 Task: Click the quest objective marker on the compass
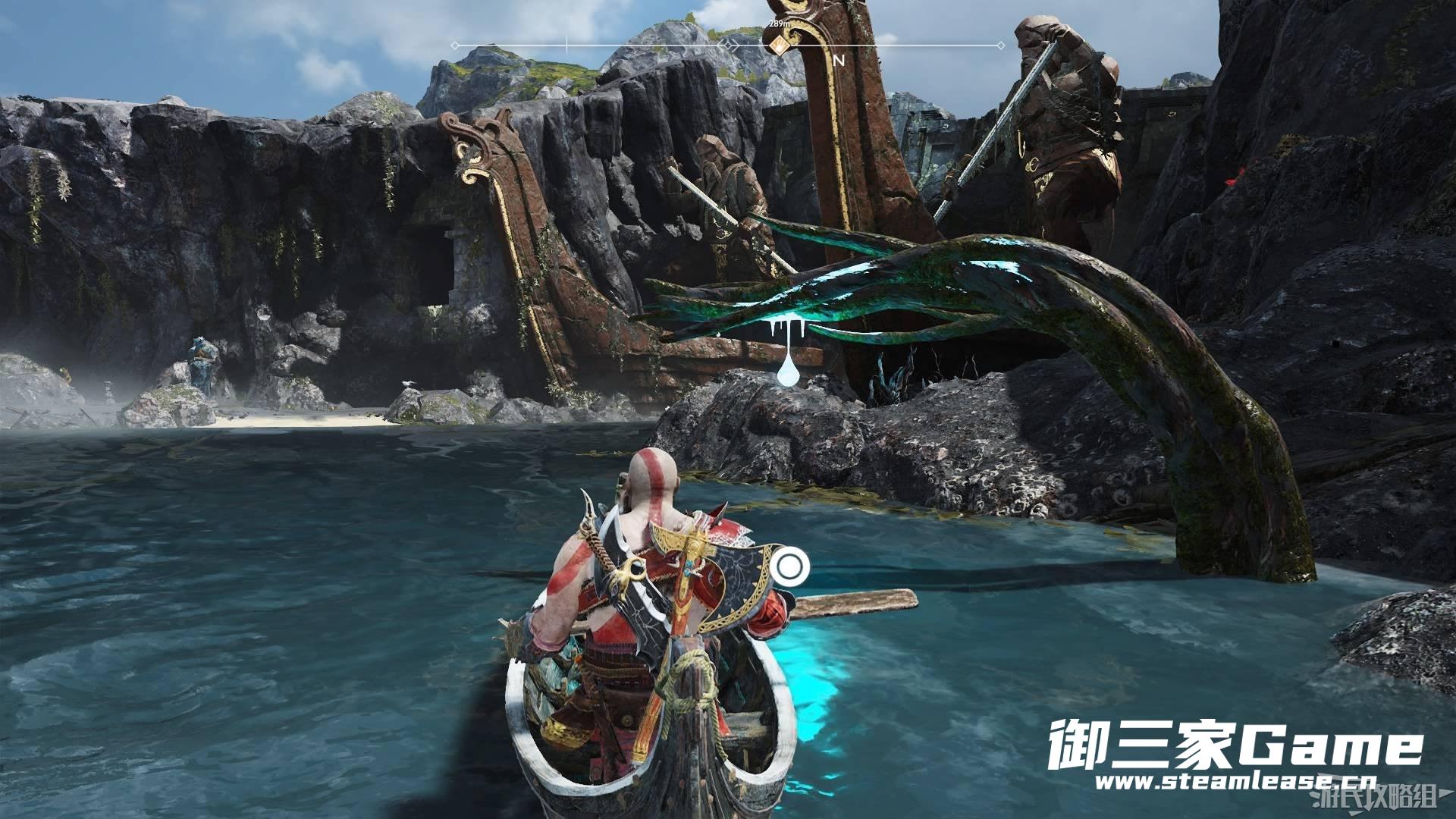(778, 45)
